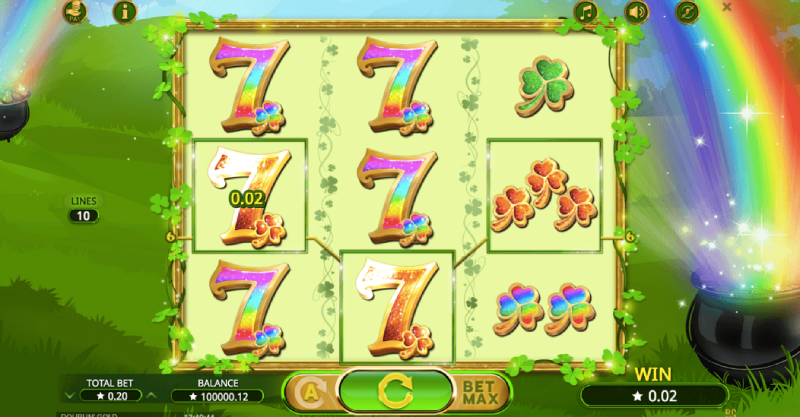Screen dimensions: 800x417
Task: Toggle the music note button
Action: tap(586, 12)
